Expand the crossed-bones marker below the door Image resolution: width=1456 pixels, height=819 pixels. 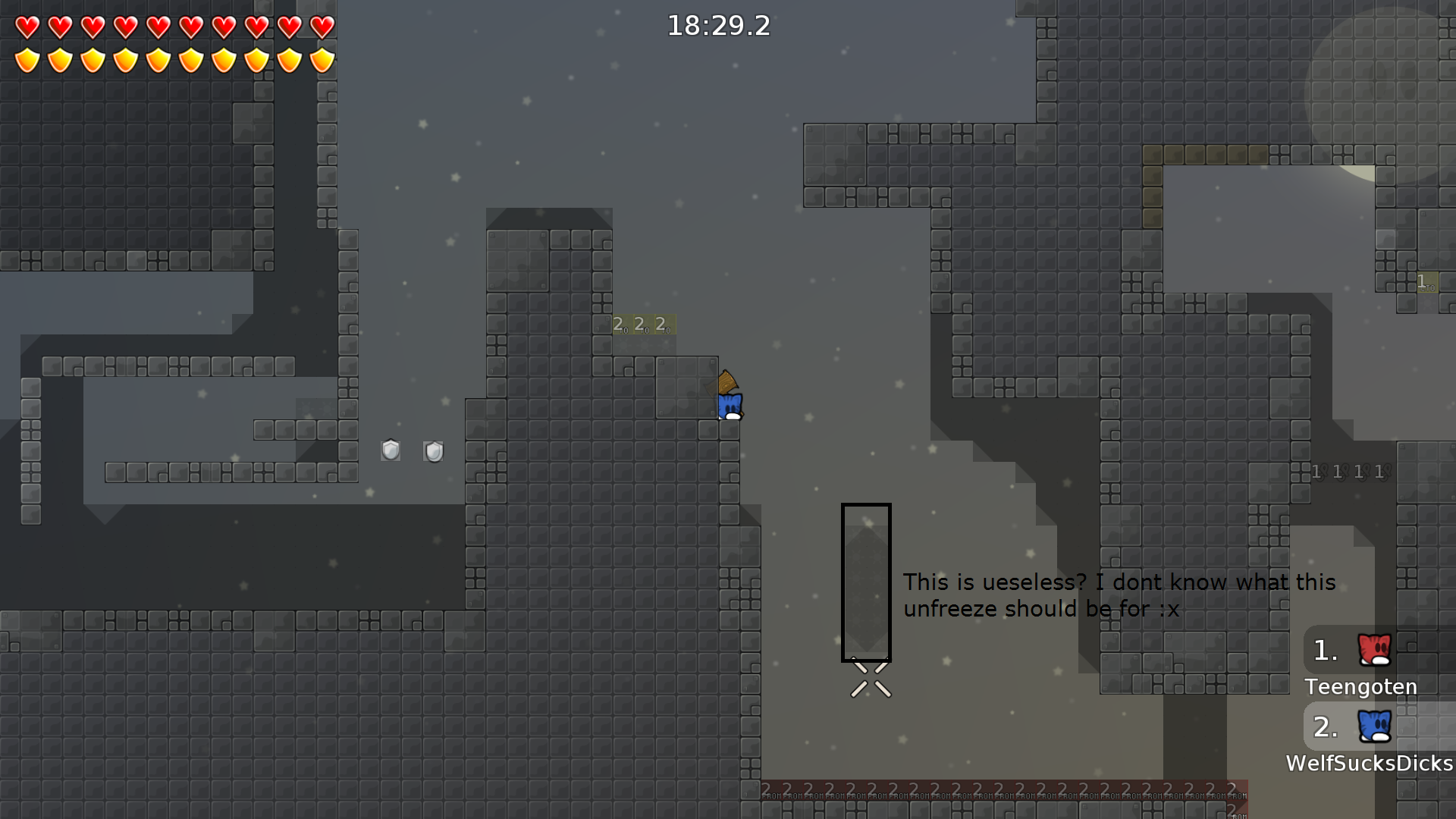(870, 681)
